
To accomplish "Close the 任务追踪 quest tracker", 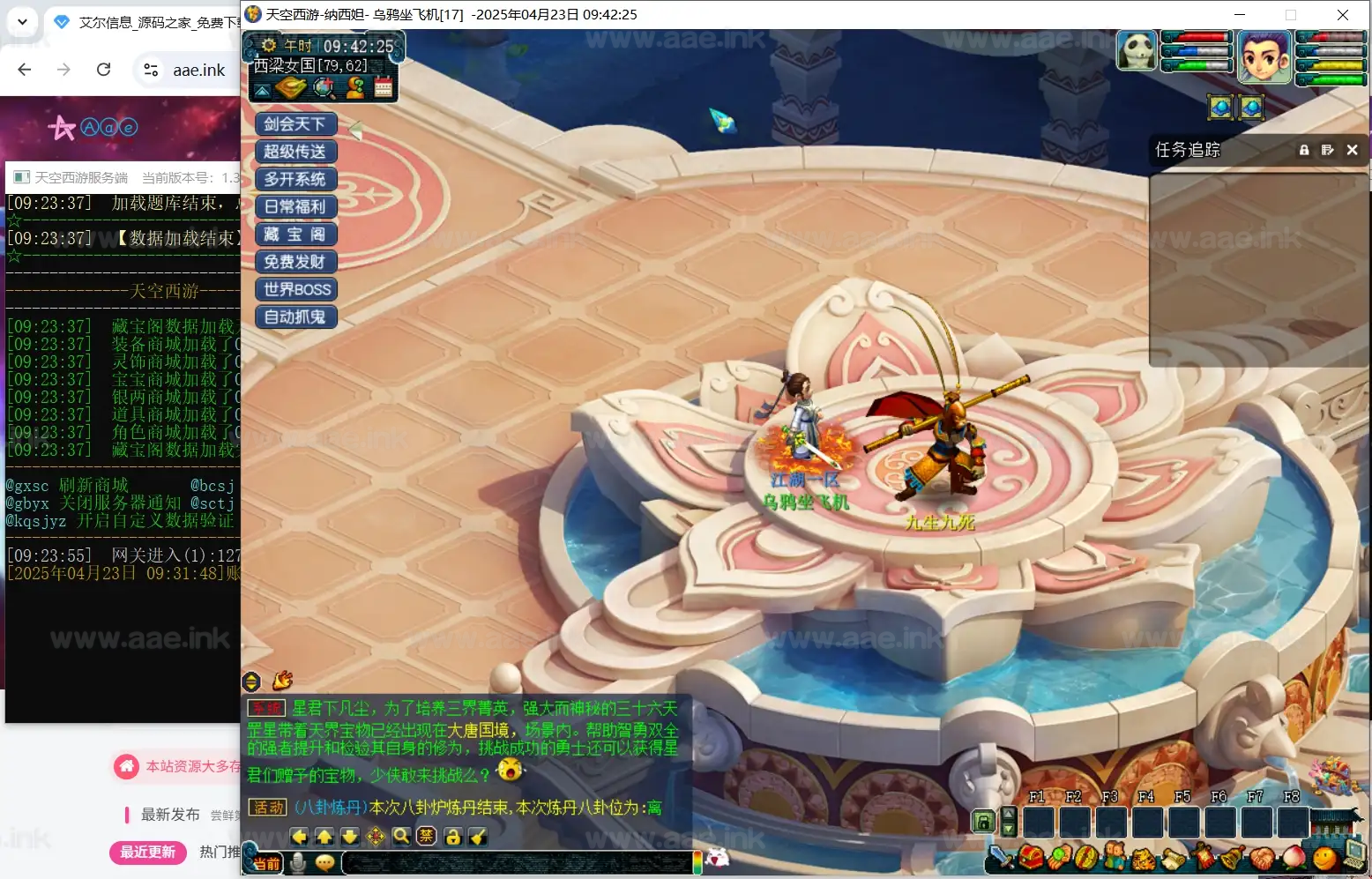I will coord(1352,150).
